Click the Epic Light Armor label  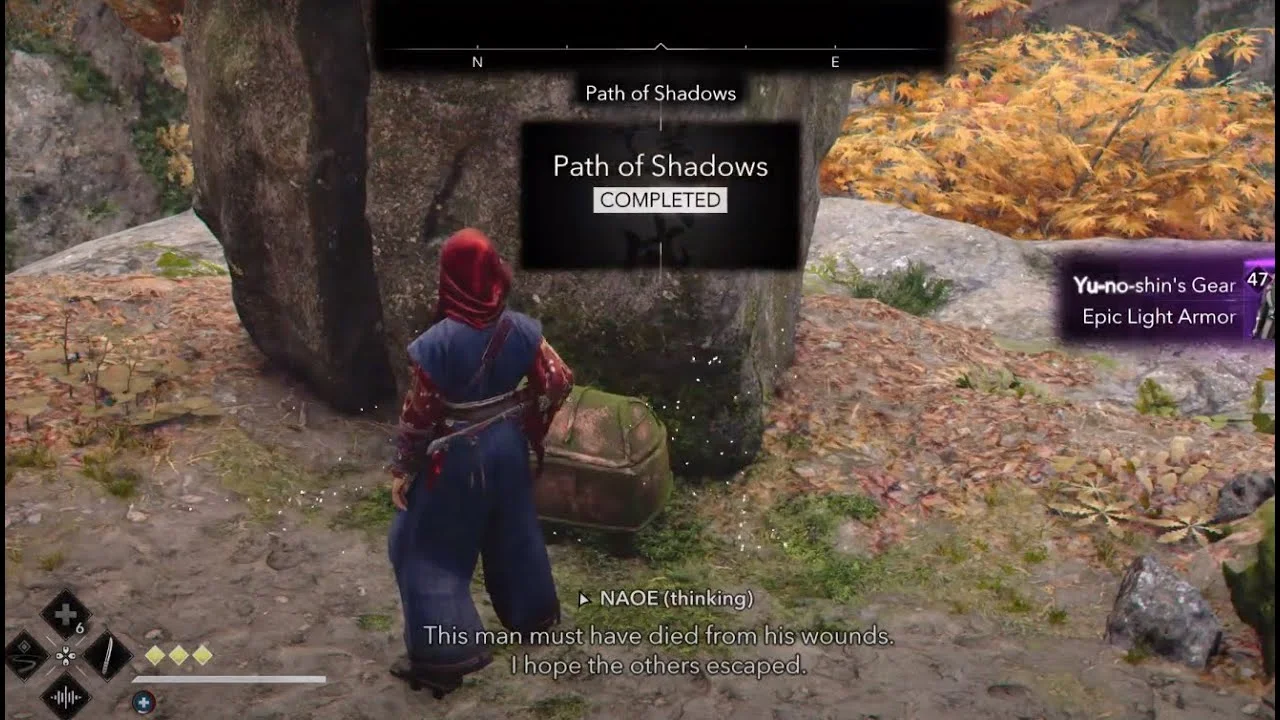(1158, 316)
